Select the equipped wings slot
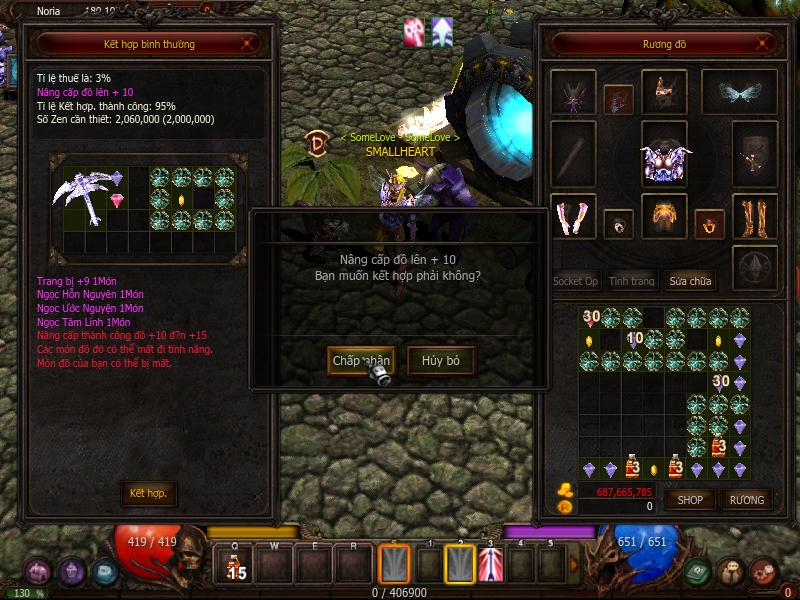The width and height of the screenshot is (800, 600). [739, 92]
